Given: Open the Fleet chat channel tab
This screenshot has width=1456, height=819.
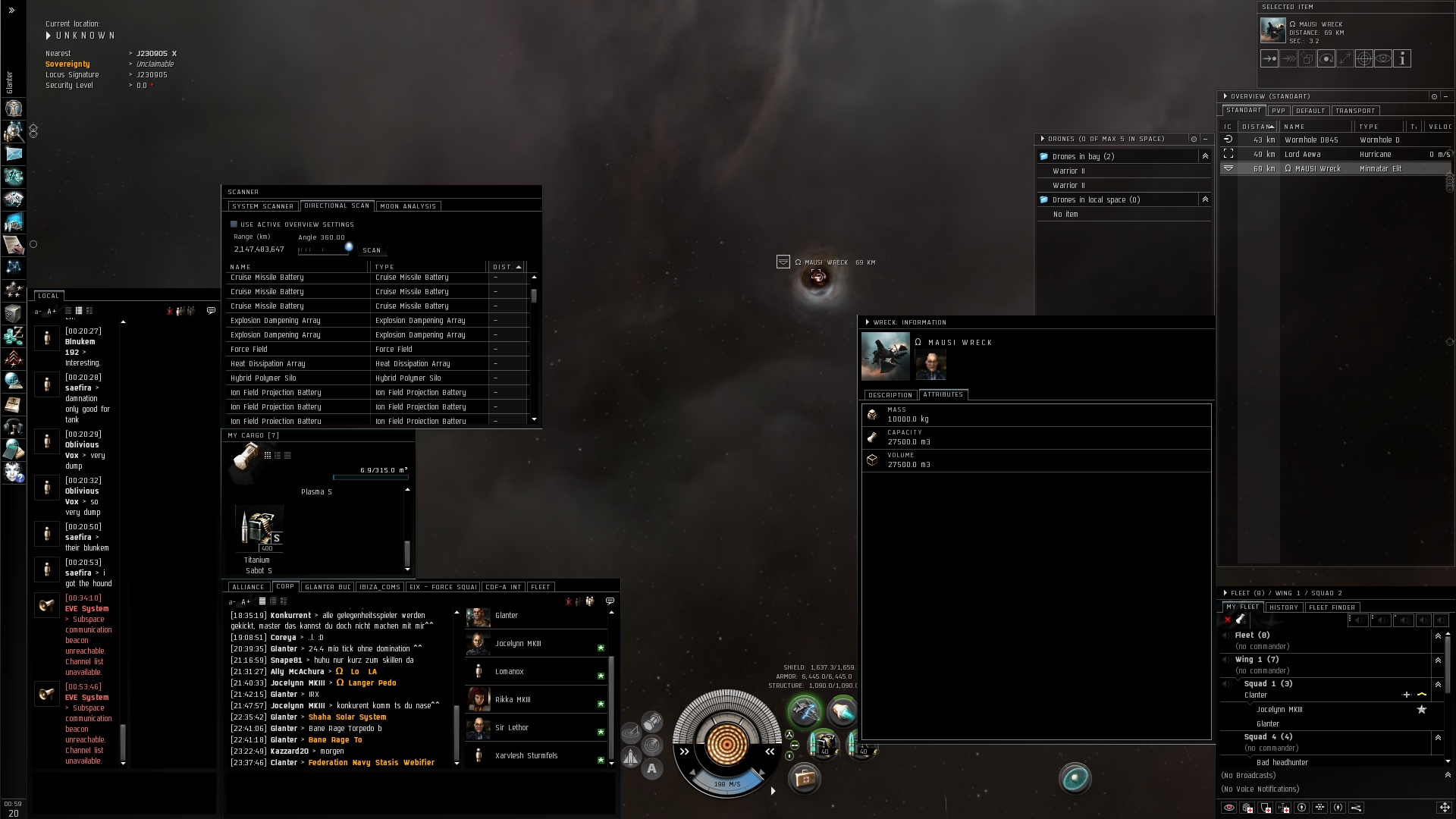Looking at the screenshot, I should point(541,587).
